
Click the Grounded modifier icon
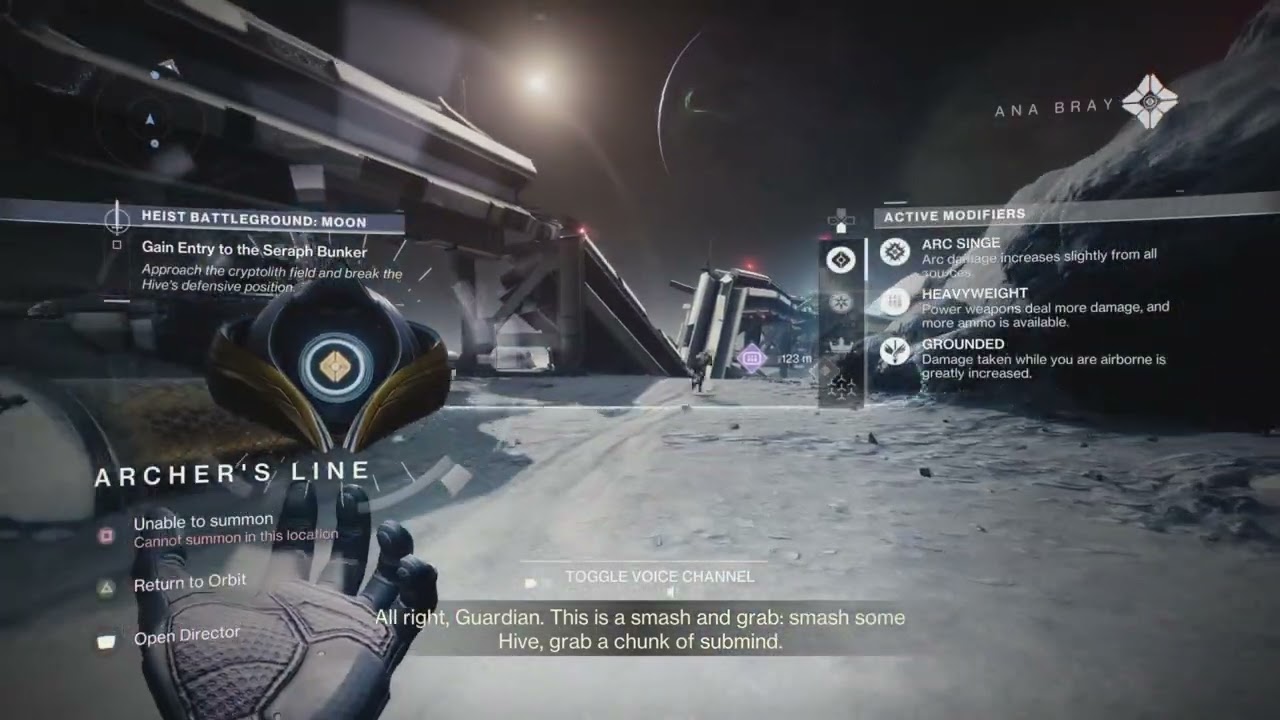click(x=895, y=352)
